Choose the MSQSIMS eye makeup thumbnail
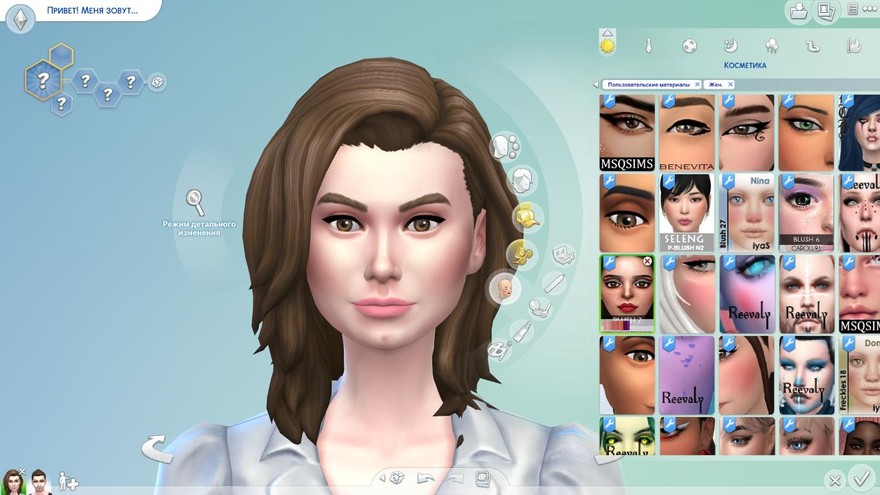880x495 pixels. (627, 132)
